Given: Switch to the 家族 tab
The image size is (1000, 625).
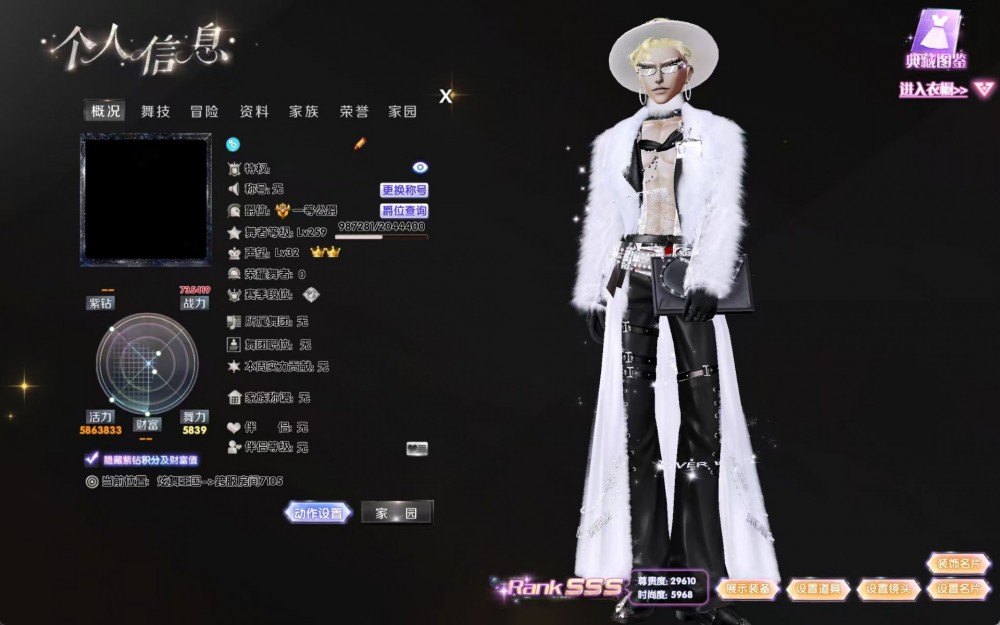Looking at the screenshot, I should 304,112.
